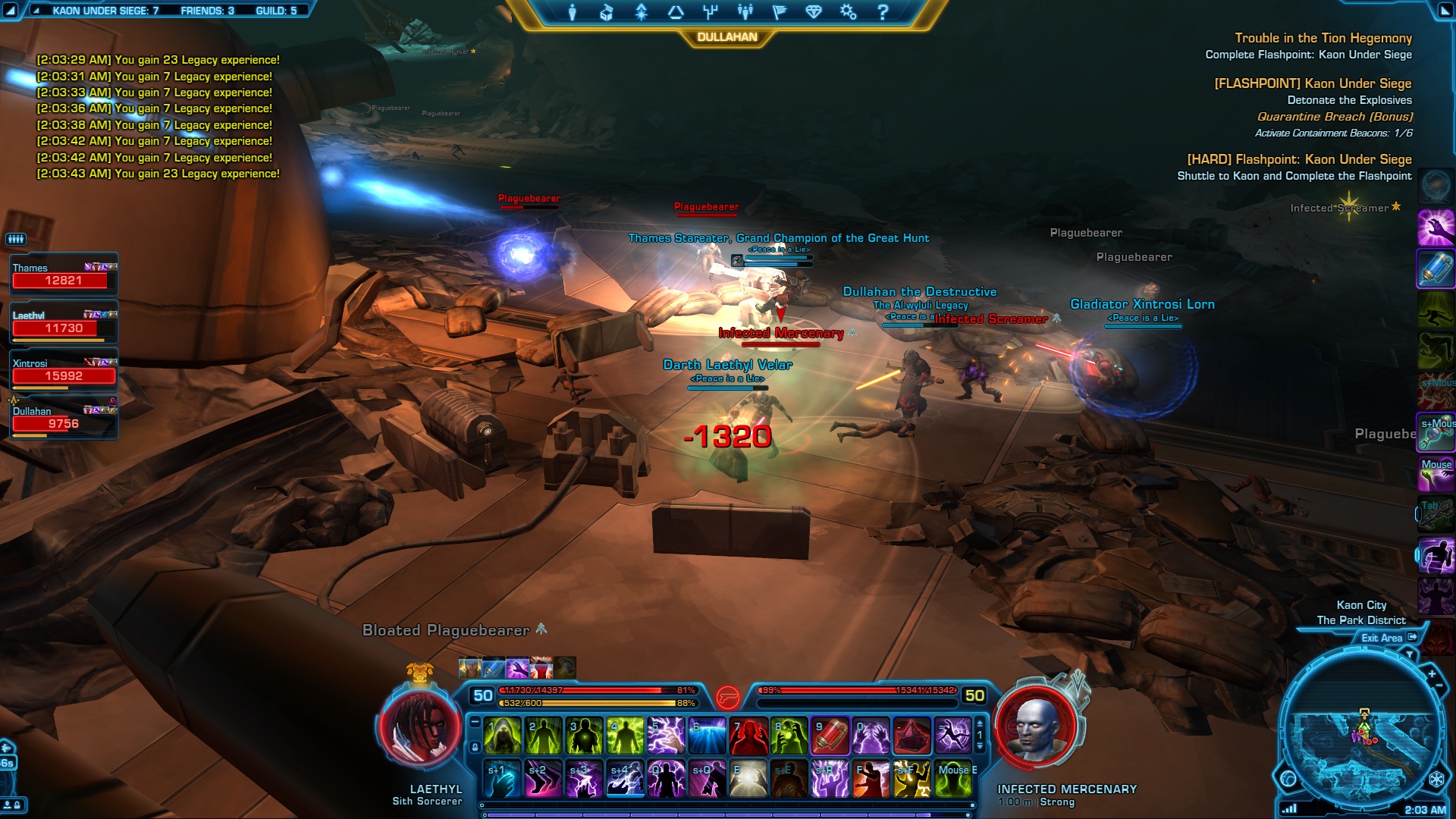Open the social group icon in top menu
This screenshot has height=819, width=1456.
(x=745, y=11)
